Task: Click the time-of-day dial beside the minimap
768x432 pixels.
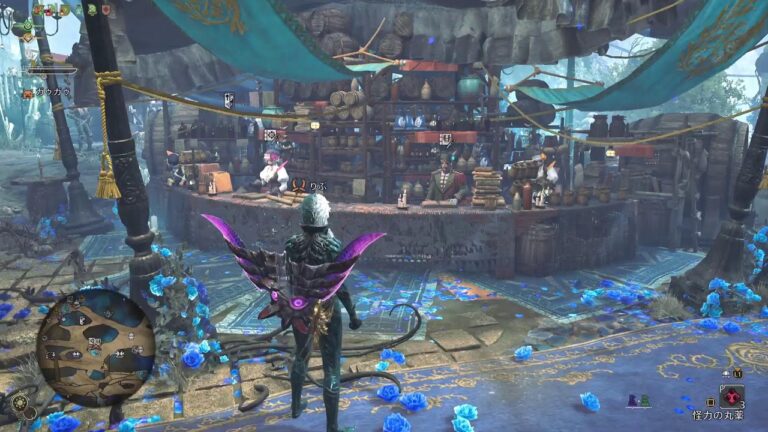Action: tap(21, 402)
